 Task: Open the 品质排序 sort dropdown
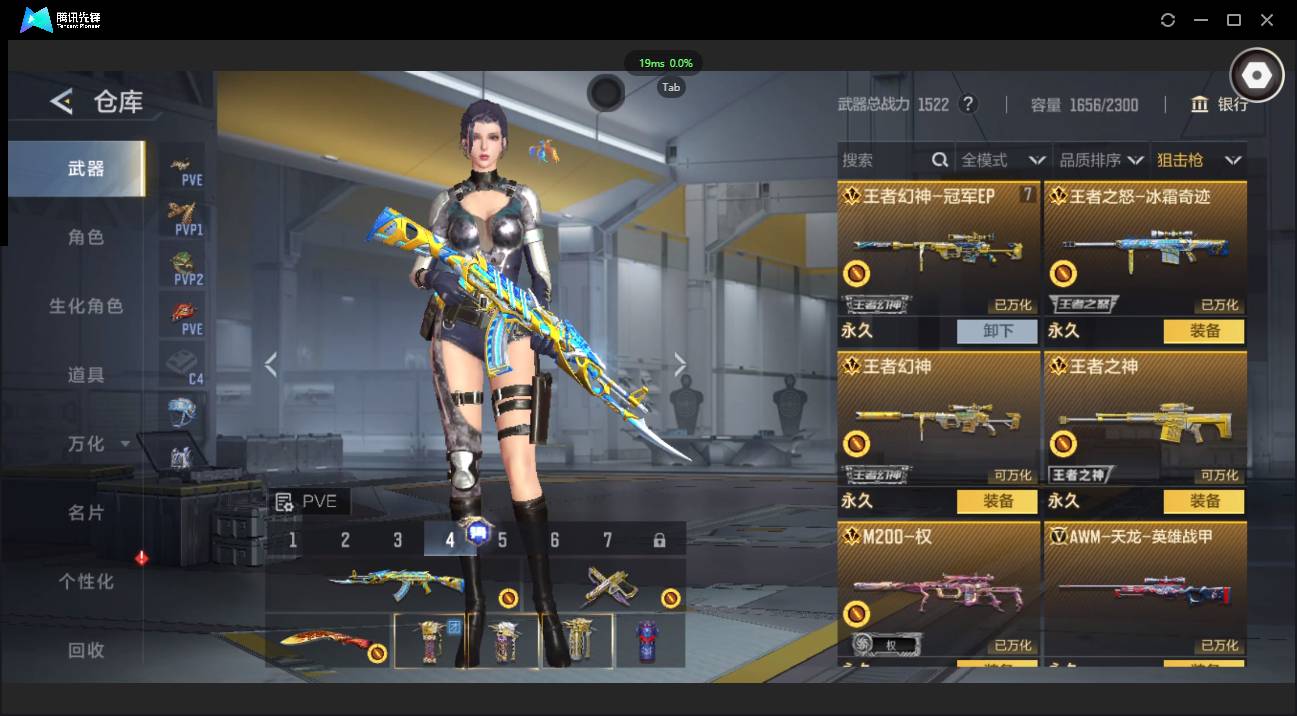[1101, 160]
